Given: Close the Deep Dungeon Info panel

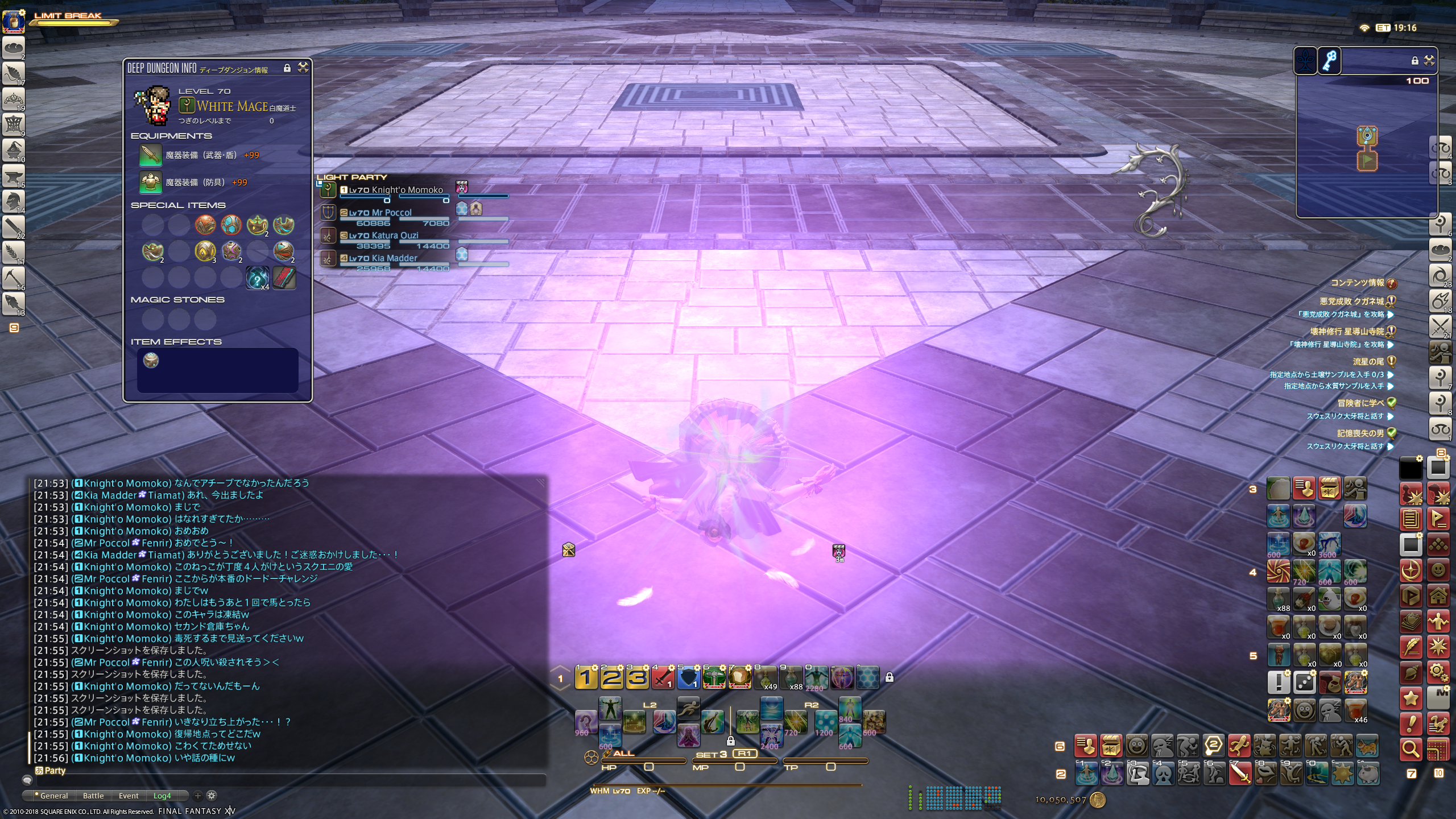Looking at the screenshot, I should click(x=303, y=68).
